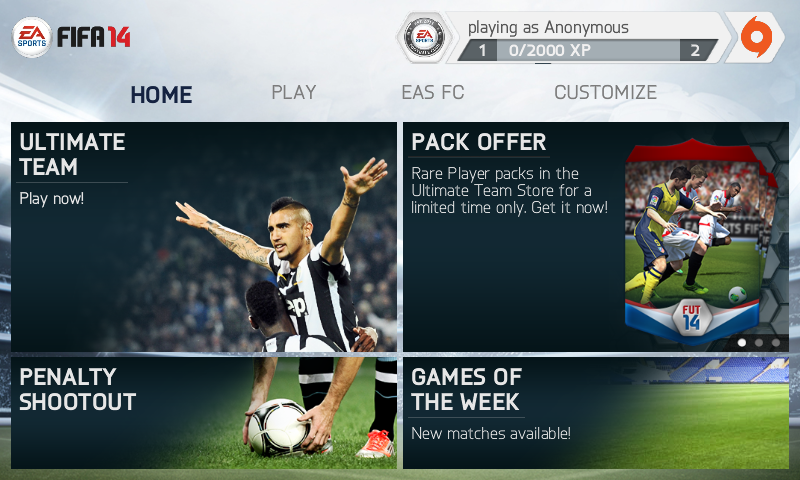Switch to the HOME tab
This screenshot has width=800, height=480.
[161, 95]
